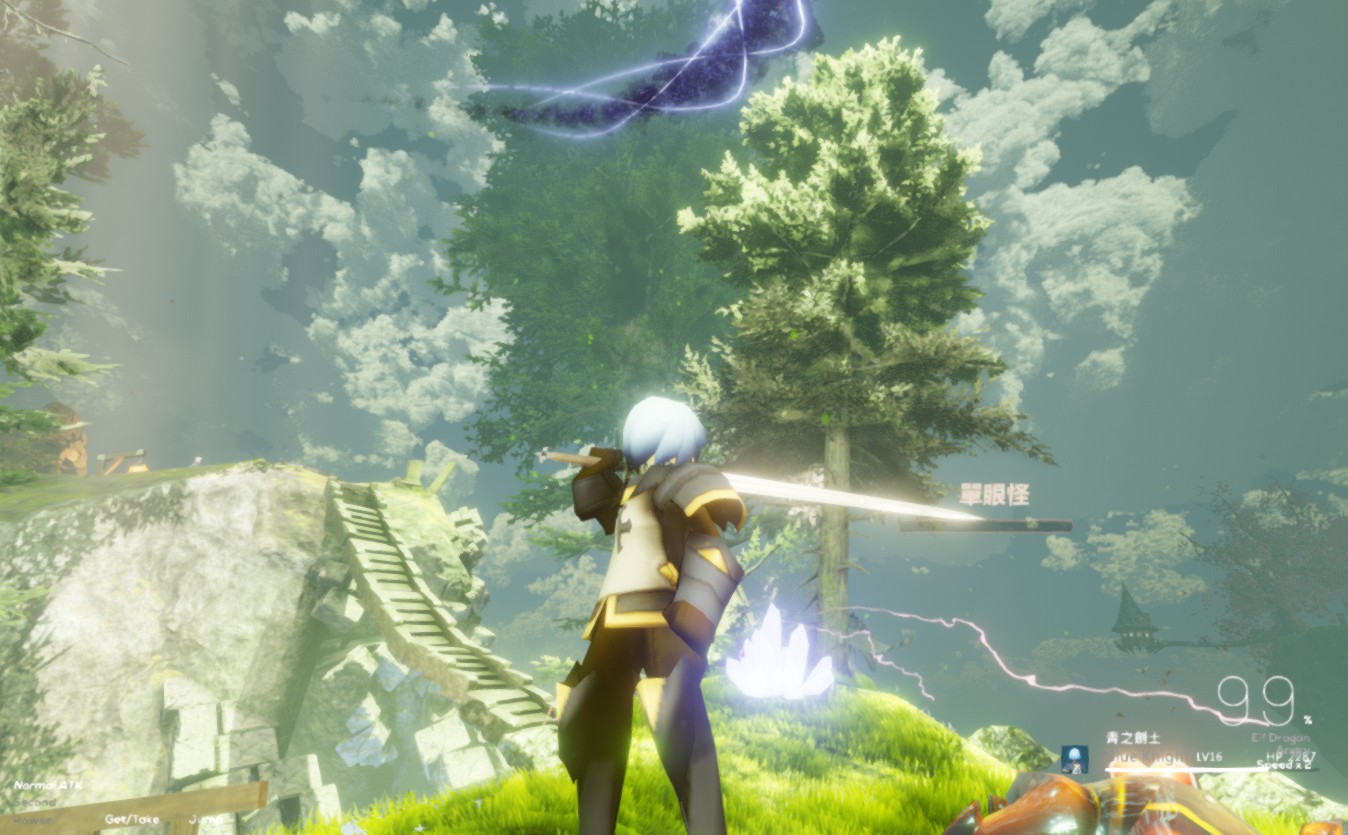Screen dimensions: 1348x835
Task: Click the Get/Take prompt on the plank
Action: pyautogui.click(x=132, y=819)
